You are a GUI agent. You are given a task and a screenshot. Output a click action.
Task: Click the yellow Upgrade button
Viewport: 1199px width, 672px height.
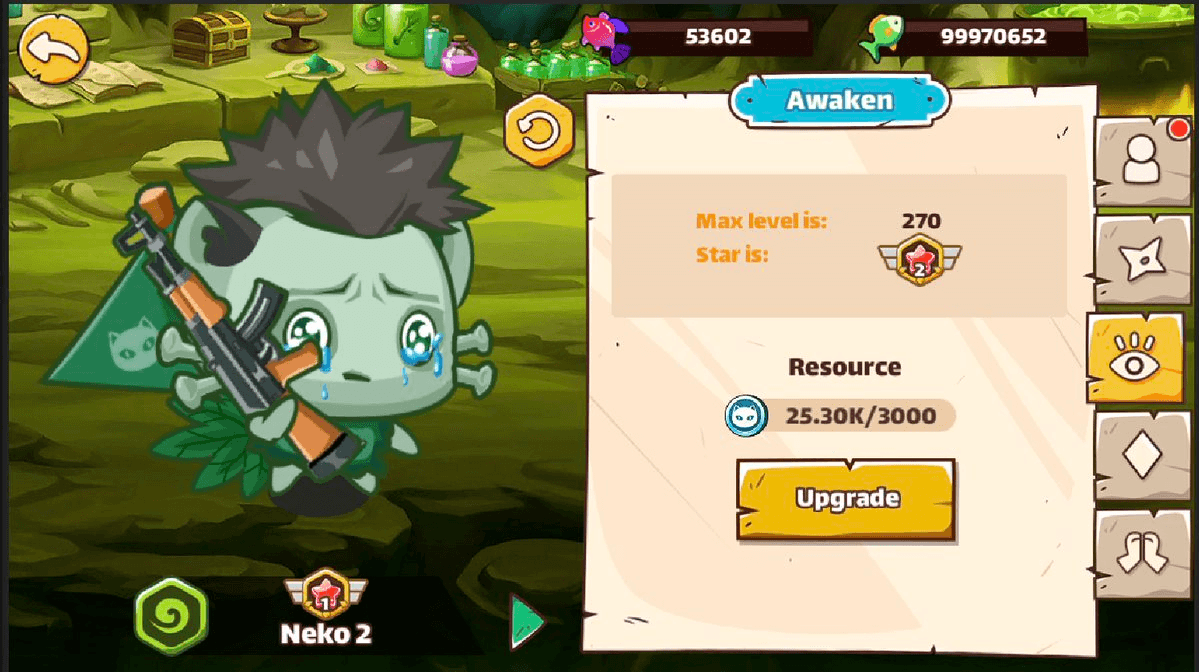(847, 499)
